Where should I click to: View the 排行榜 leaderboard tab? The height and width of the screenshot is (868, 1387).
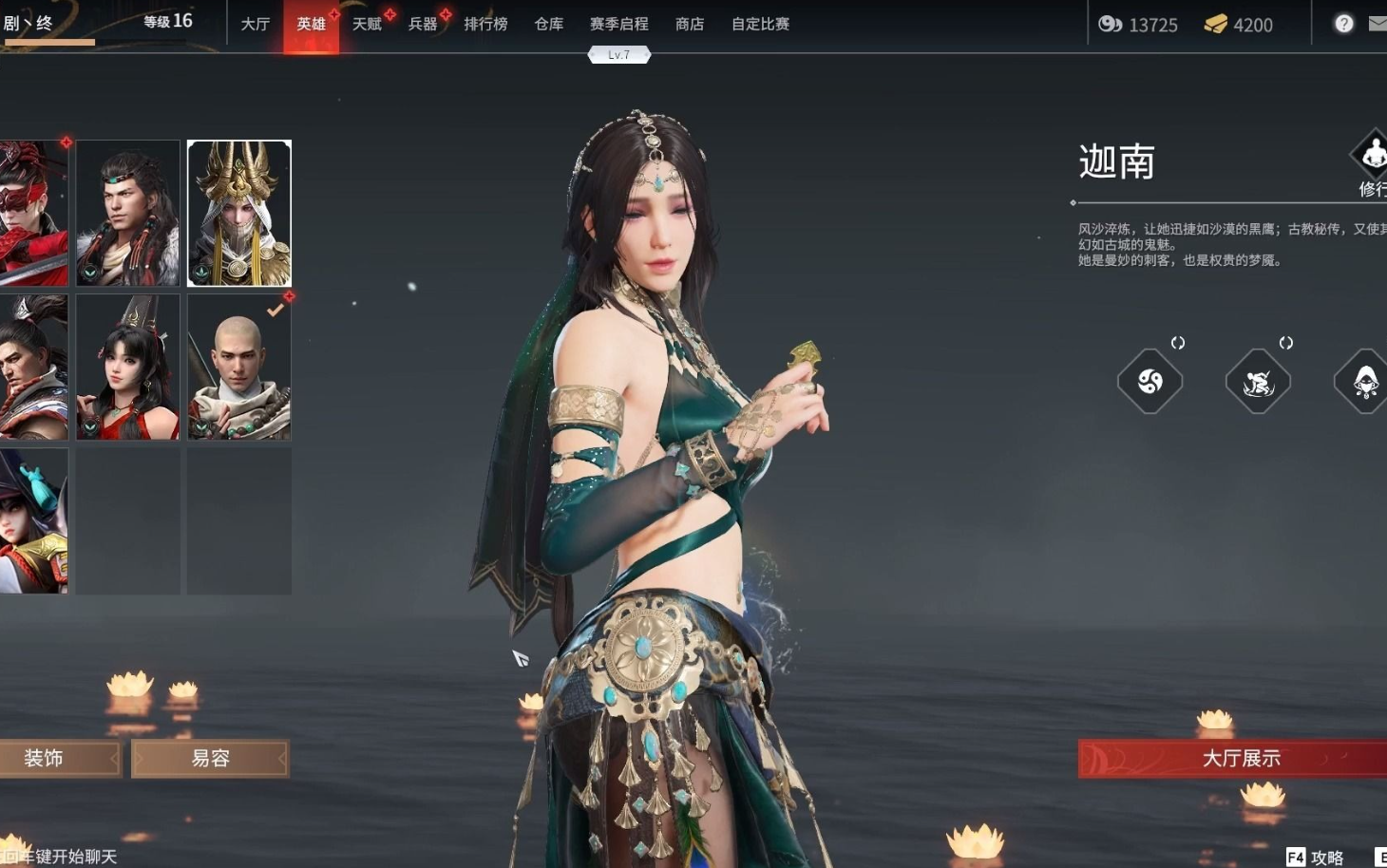pos(485,24)
